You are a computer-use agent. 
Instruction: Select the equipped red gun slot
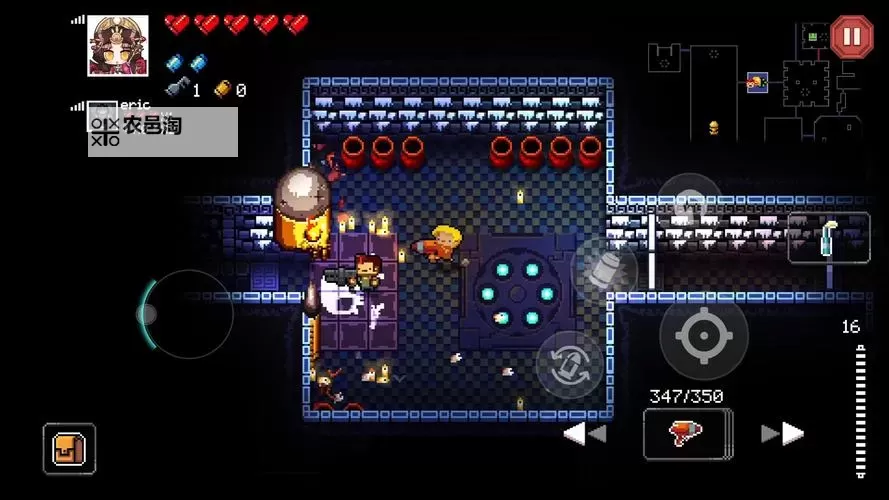tap(687, 433)
